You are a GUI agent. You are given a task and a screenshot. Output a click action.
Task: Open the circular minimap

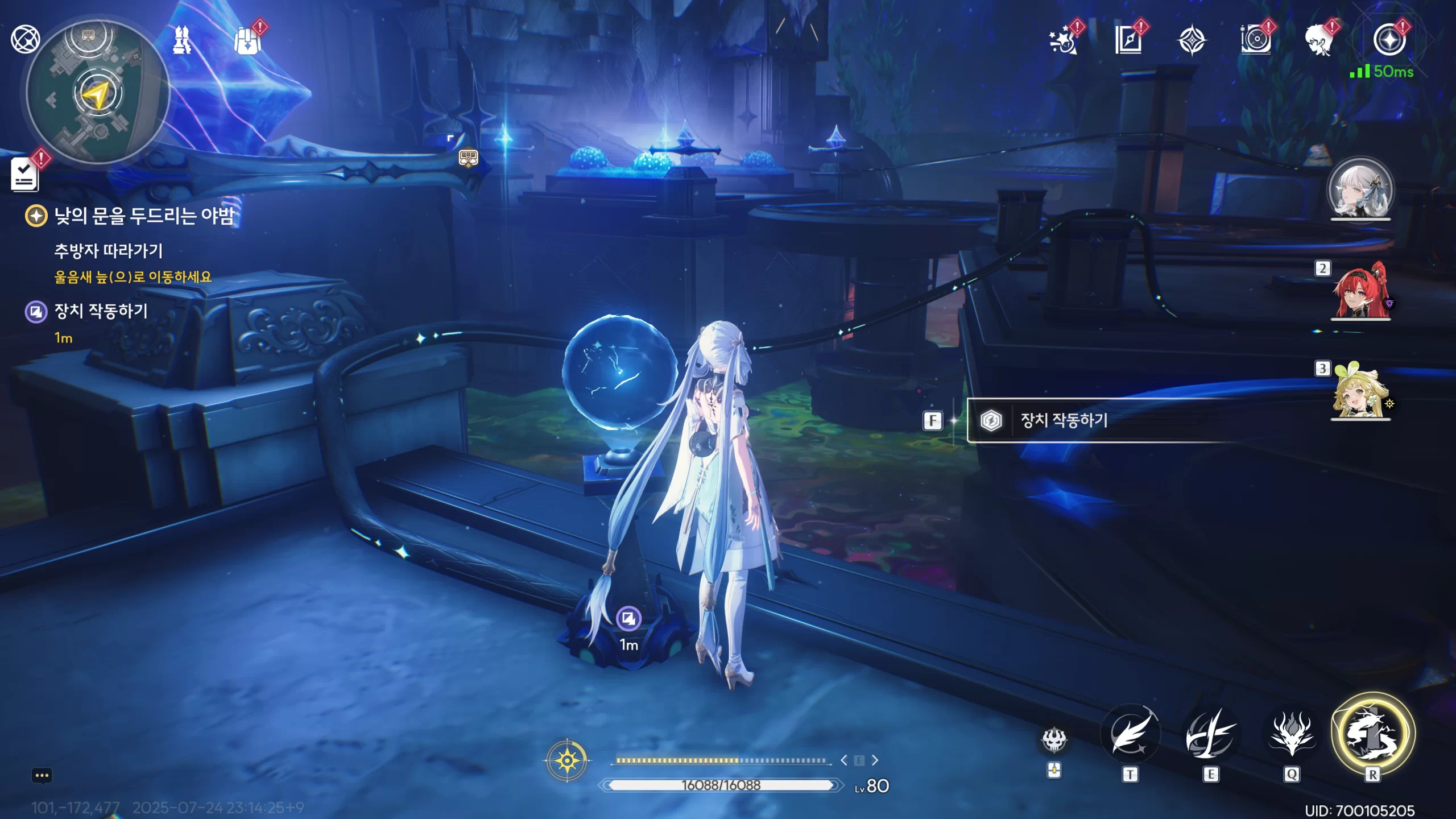point(98,94)
